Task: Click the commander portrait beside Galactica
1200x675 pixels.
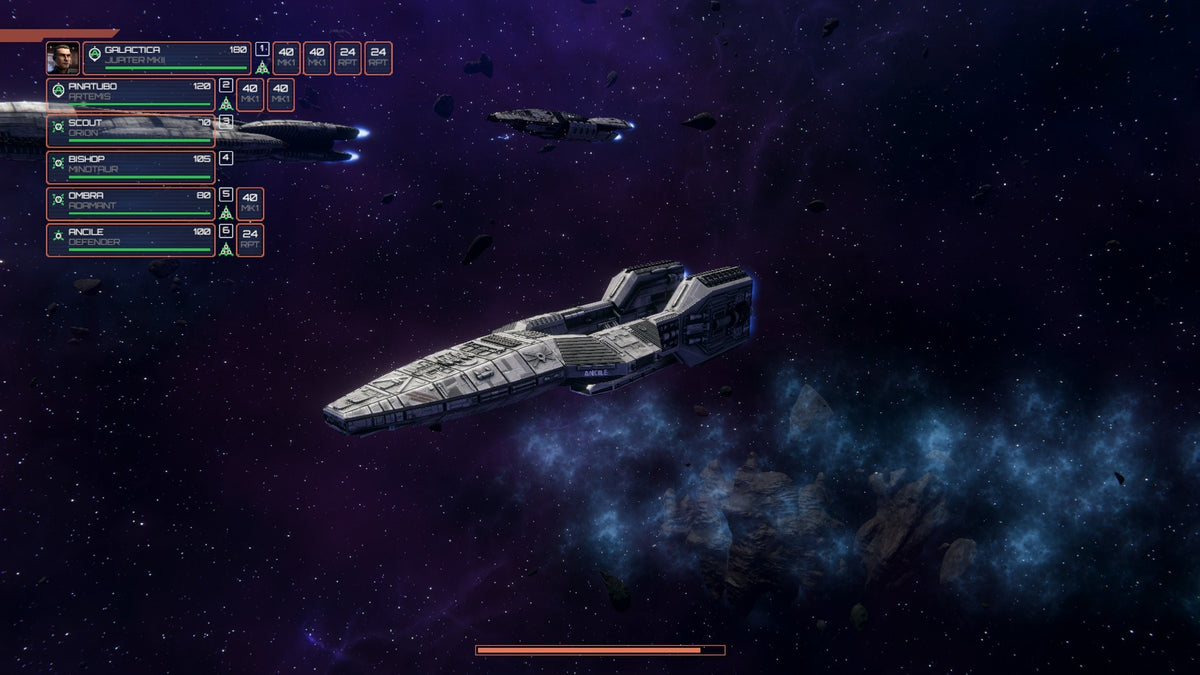Action: point(62,58)
